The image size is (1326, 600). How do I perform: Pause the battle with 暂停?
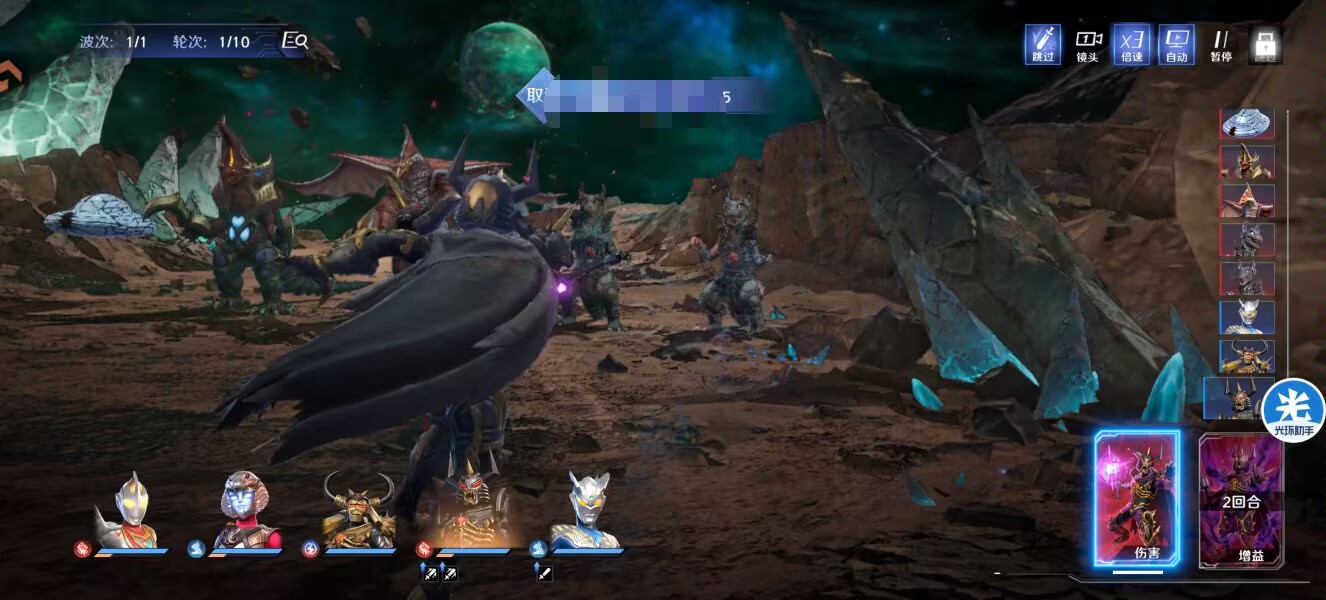tap(1220, 44)
